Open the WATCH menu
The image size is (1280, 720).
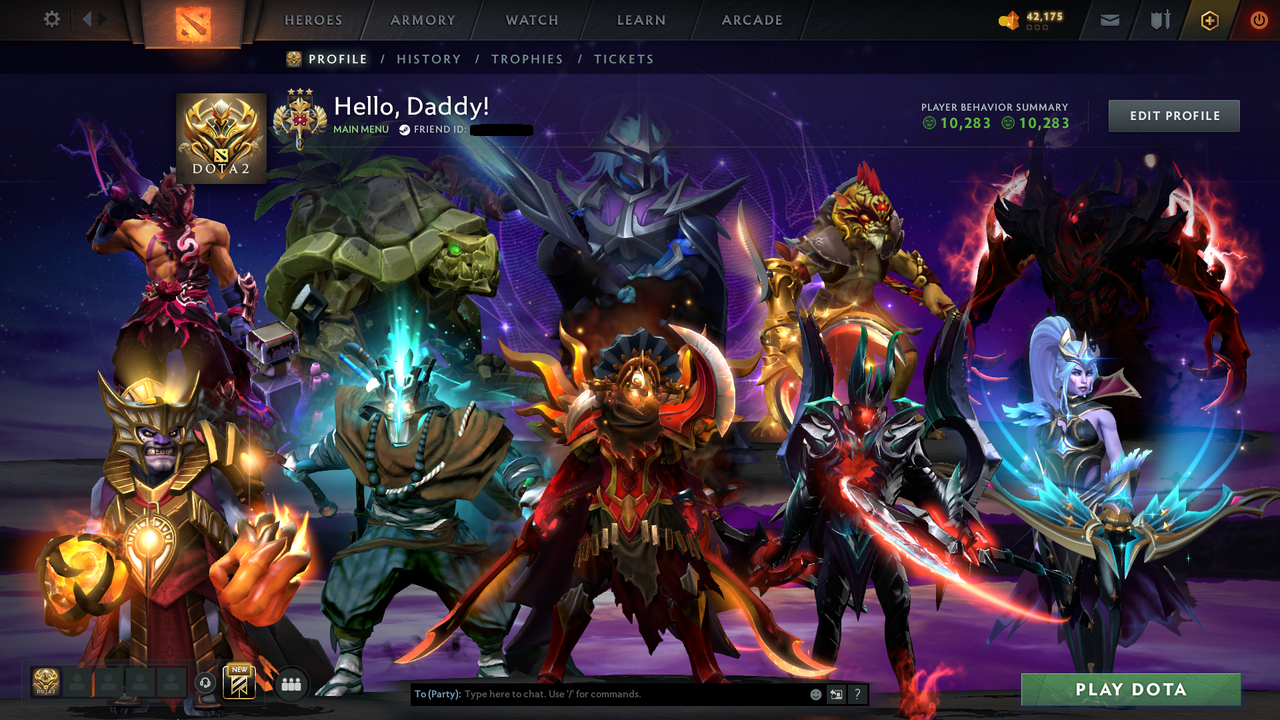point(531,20)
